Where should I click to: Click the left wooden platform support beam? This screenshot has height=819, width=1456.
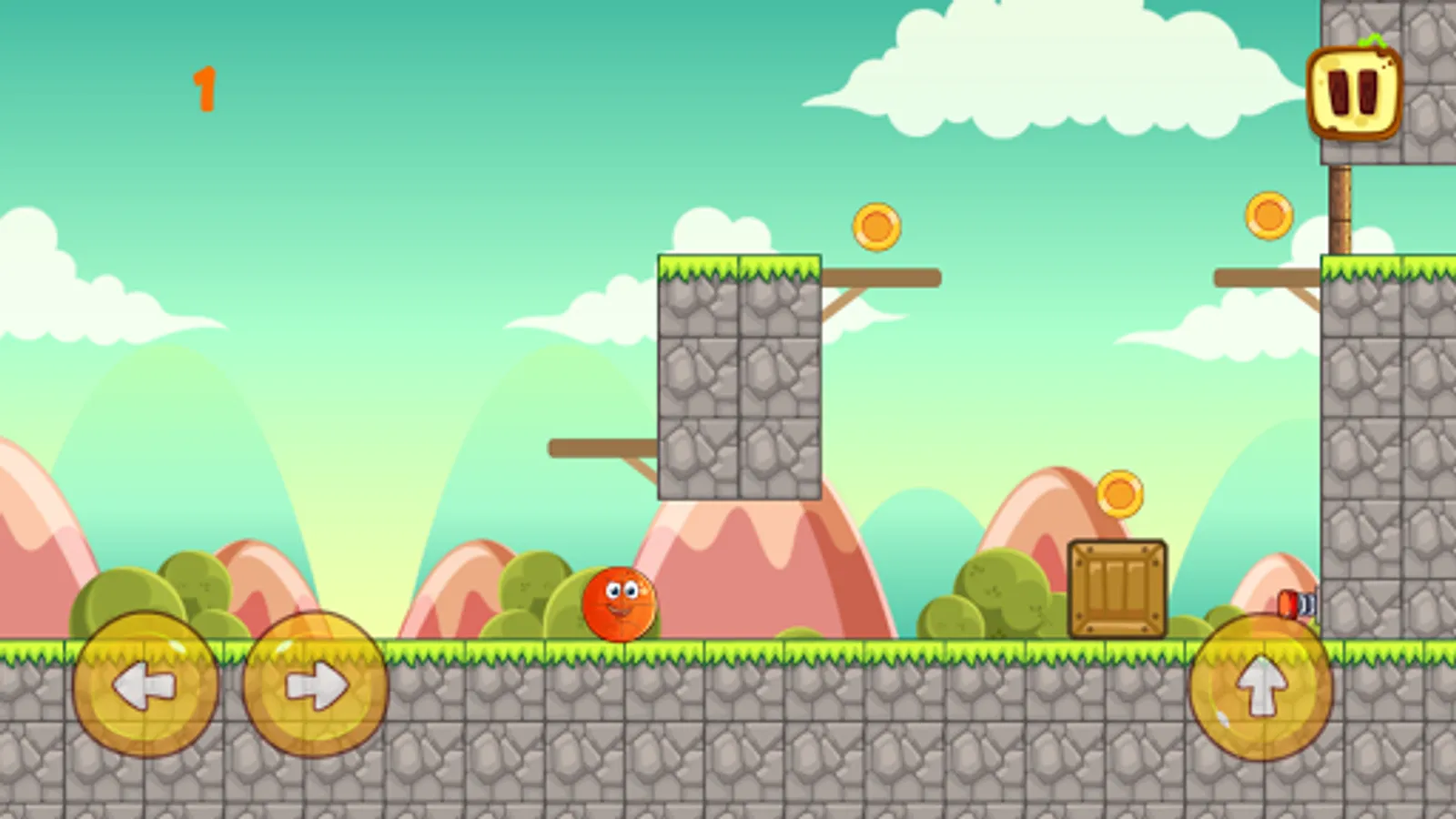point(601,448)
